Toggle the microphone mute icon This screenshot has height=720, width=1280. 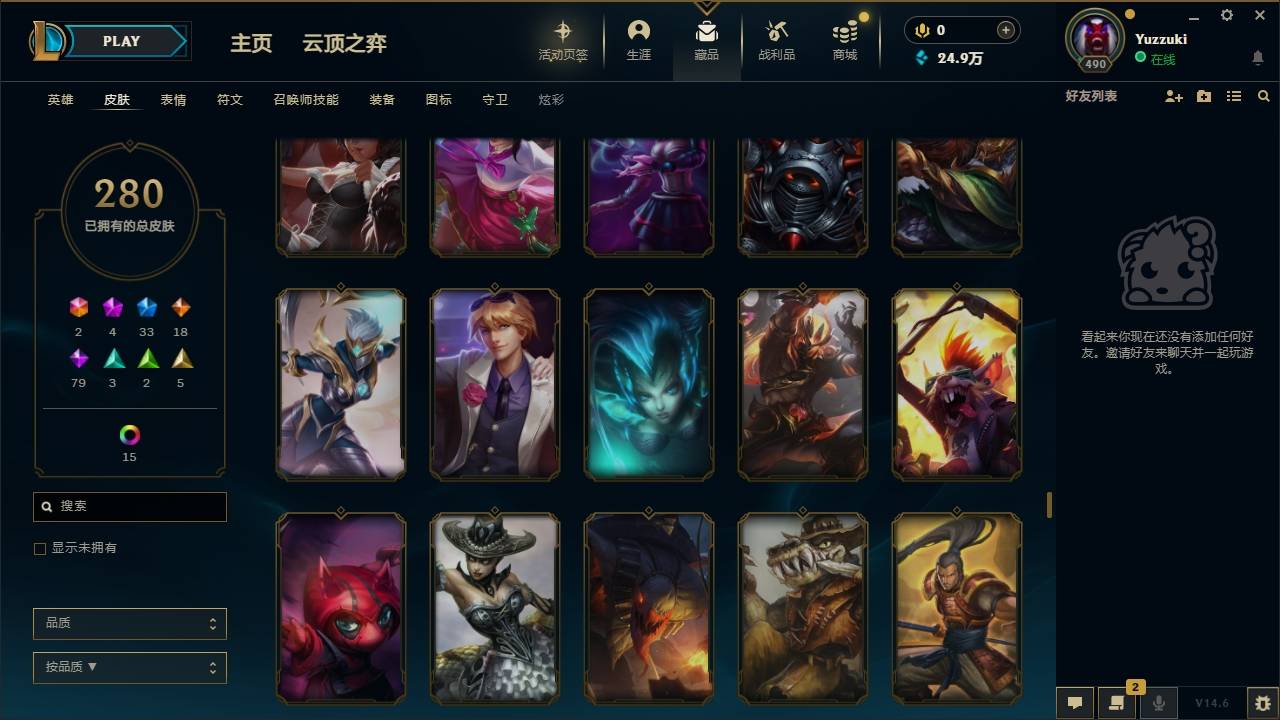(x=1158, y=701)
